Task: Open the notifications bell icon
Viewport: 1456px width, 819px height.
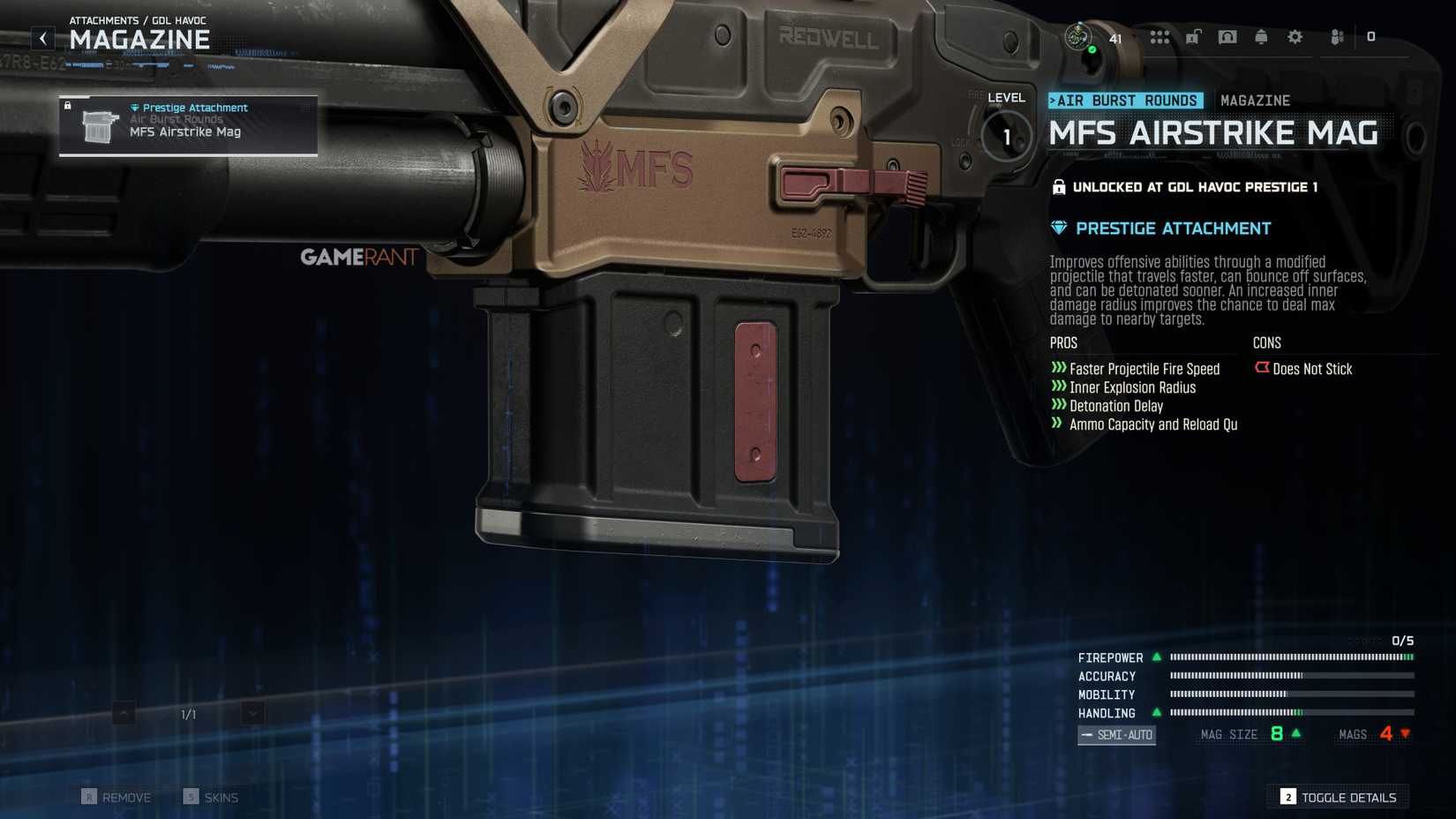Action: (1261, 37)
